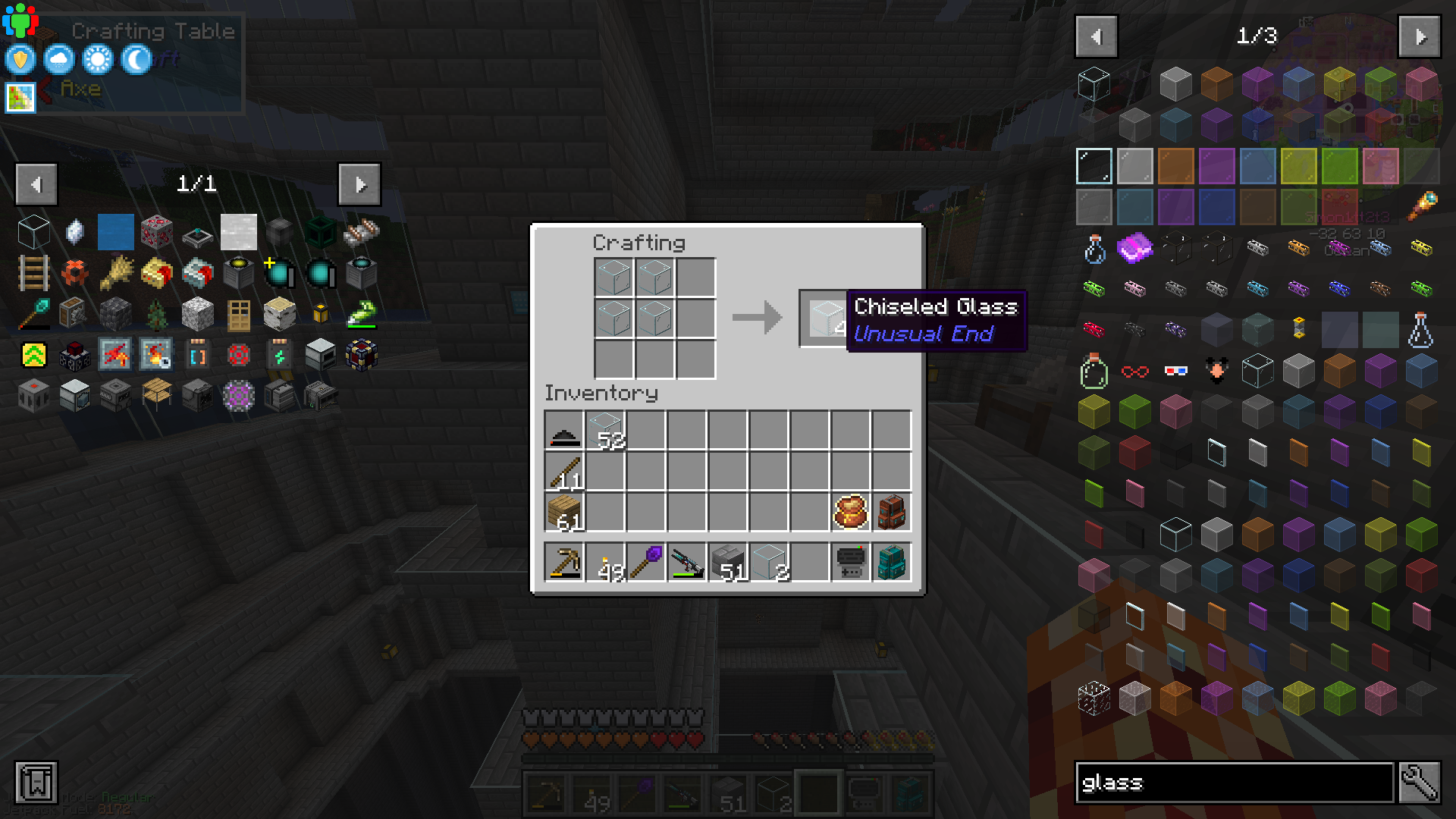Set time to day using the sun button
1456x819 pixels.
96,59
